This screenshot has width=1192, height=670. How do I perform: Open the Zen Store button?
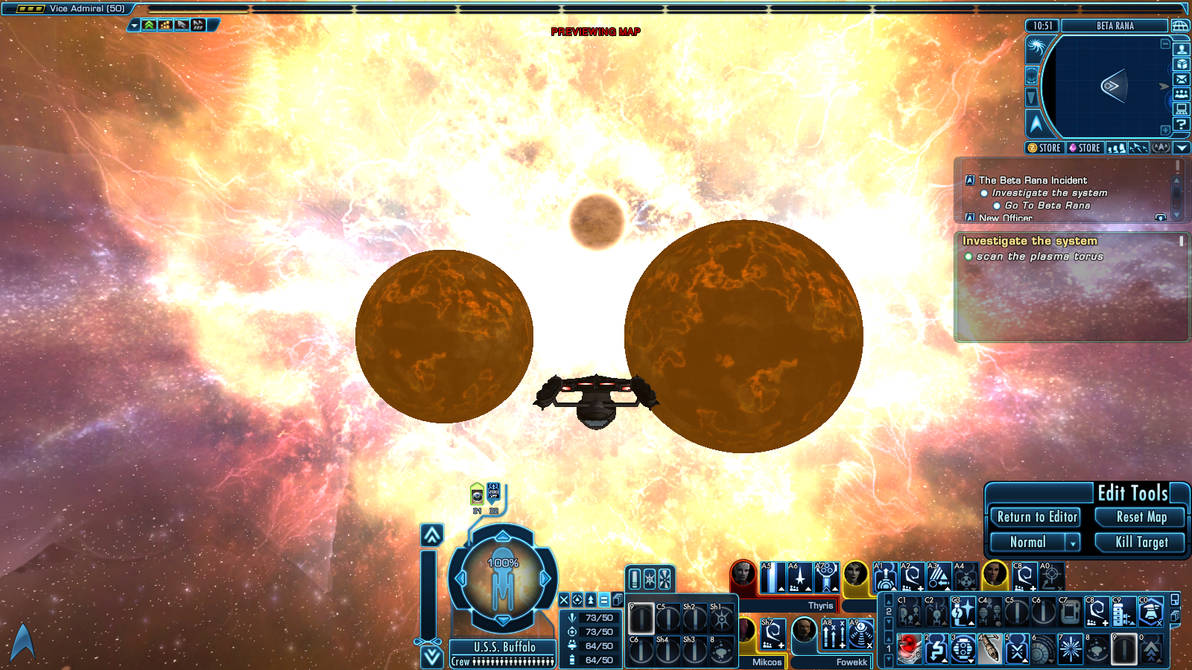point(1044,148)
